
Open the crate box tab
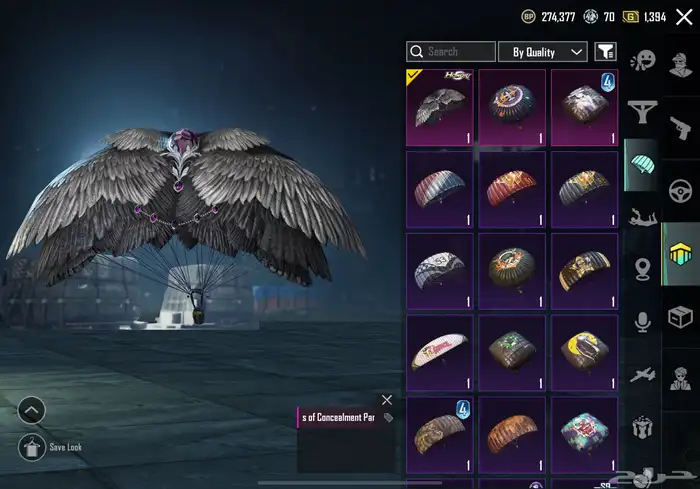(681, 315)
